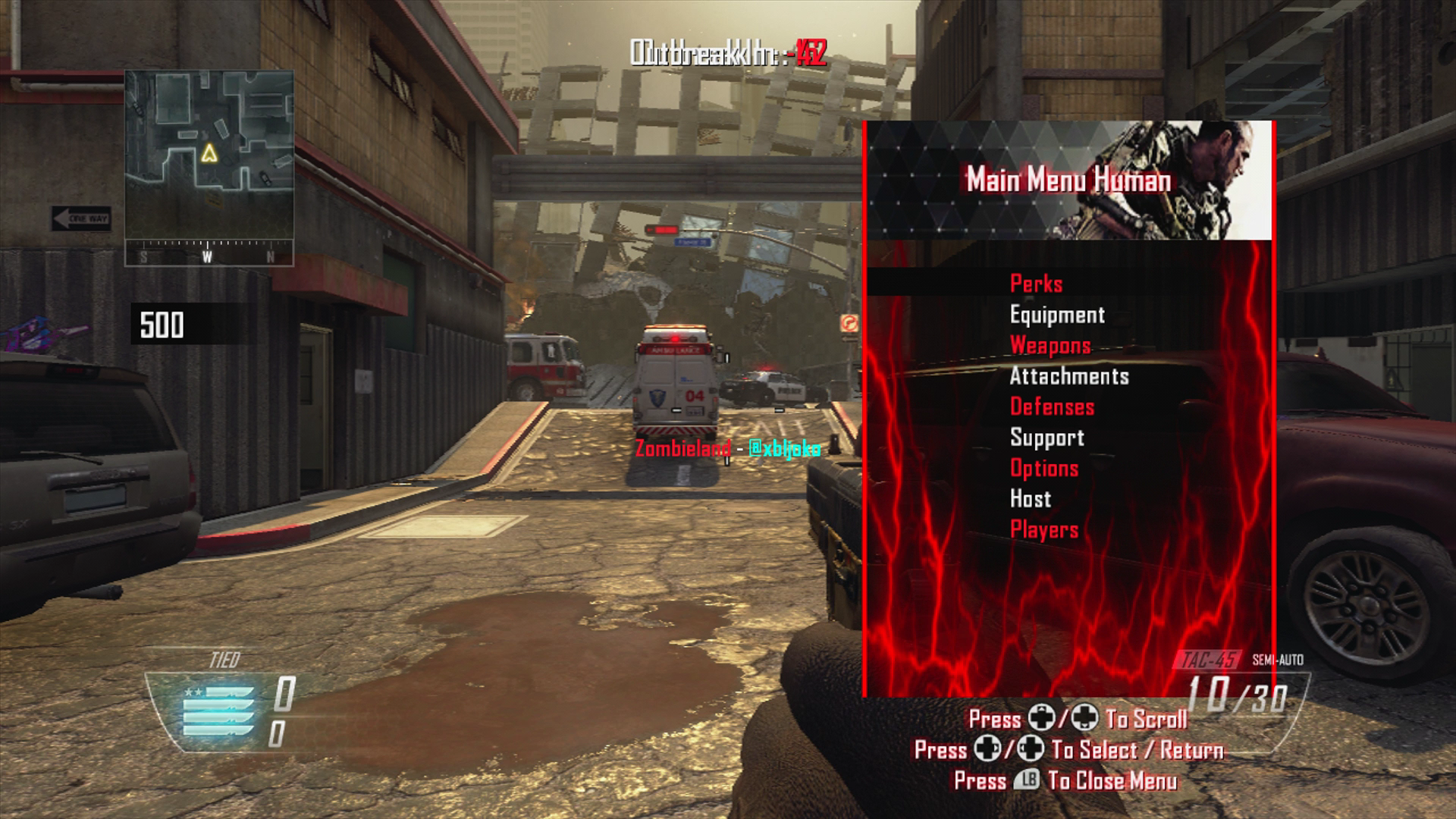Enable the Defenses menu entry
1456x819 pixels.
click(x=1053, y=406)
